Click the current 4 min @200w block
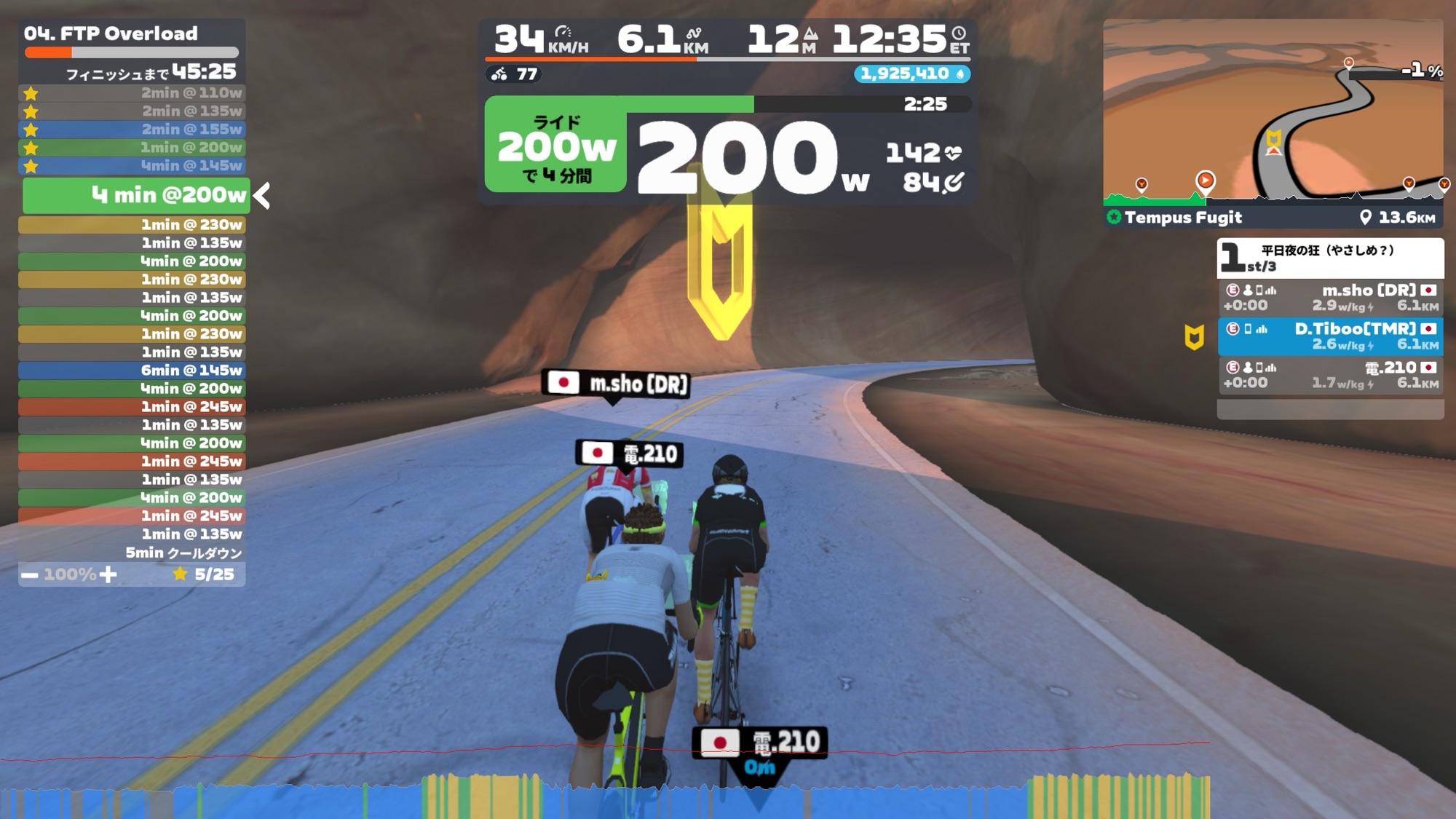The height and width of the screenshot is (819, 1456). point(136,195)
